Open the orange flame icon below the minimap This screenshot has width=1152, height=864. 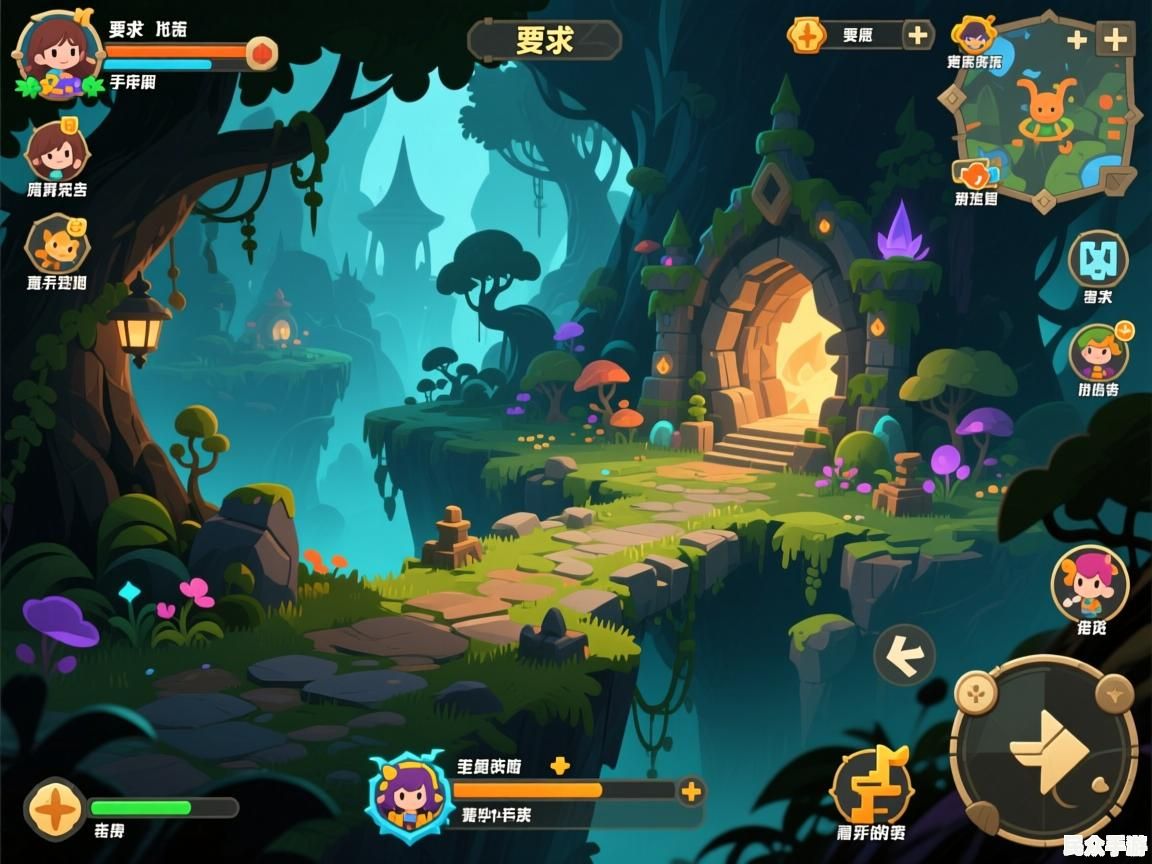975,174
